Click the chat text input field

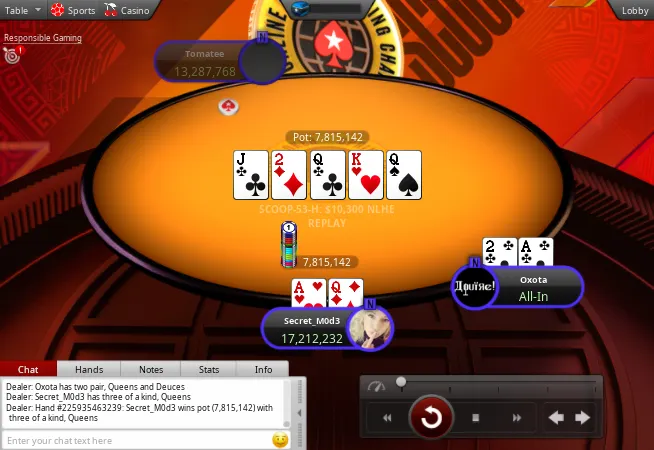pyautogui.click(x=135, y=440)
